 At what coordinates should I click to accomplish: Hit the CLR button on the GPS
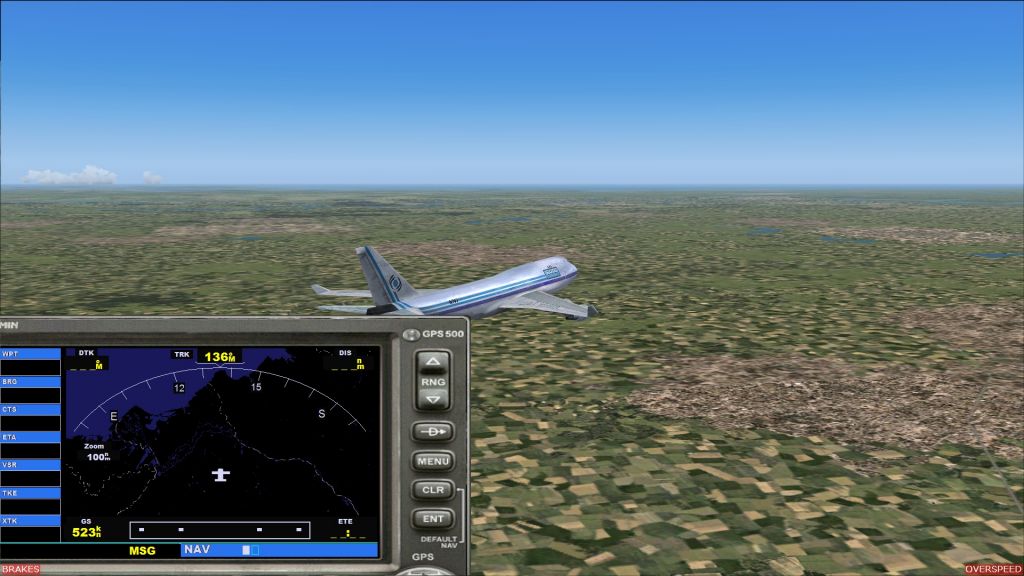tap(432, 491)
